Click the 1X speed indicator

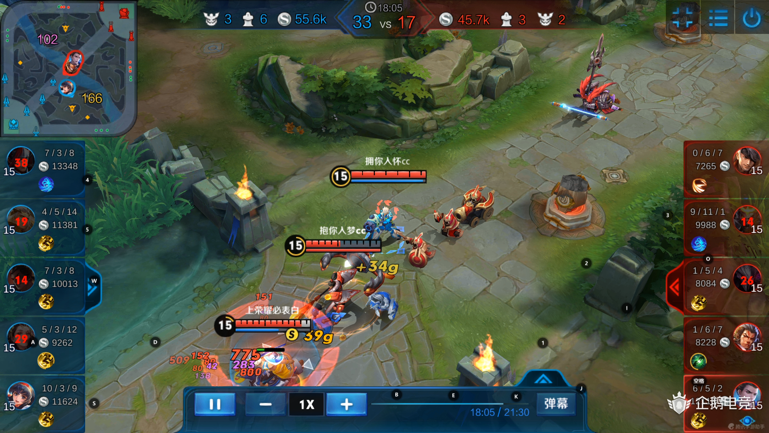[x=306, y=404]
